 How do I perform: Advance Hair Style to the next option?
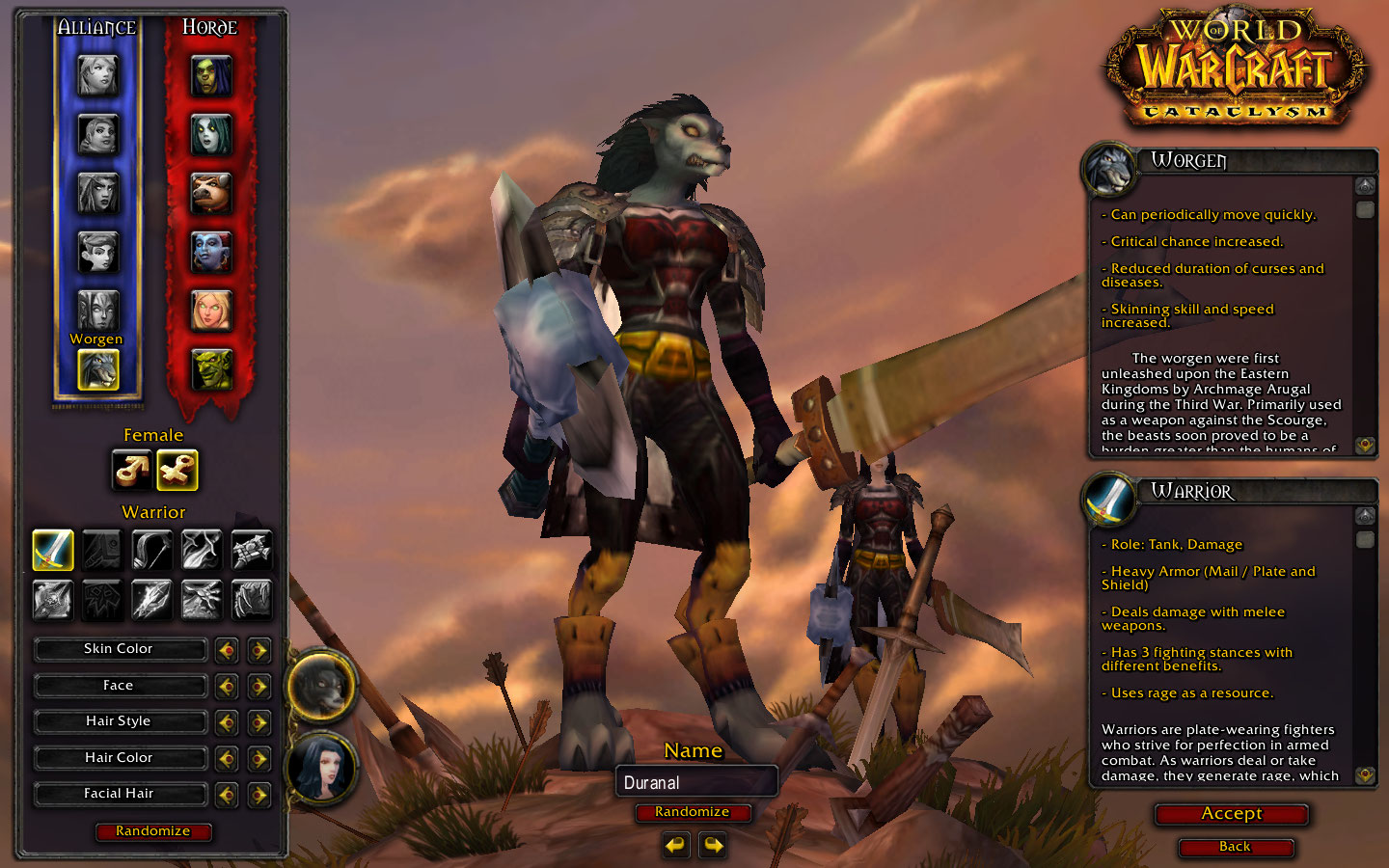(259, 722)
